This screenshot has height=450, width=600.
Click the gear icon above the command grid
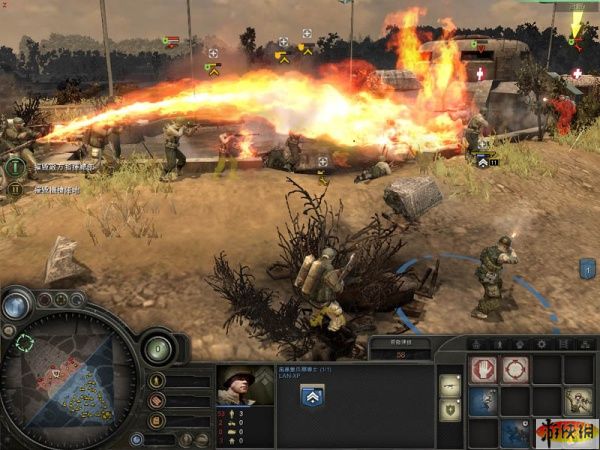pos(541,343)
